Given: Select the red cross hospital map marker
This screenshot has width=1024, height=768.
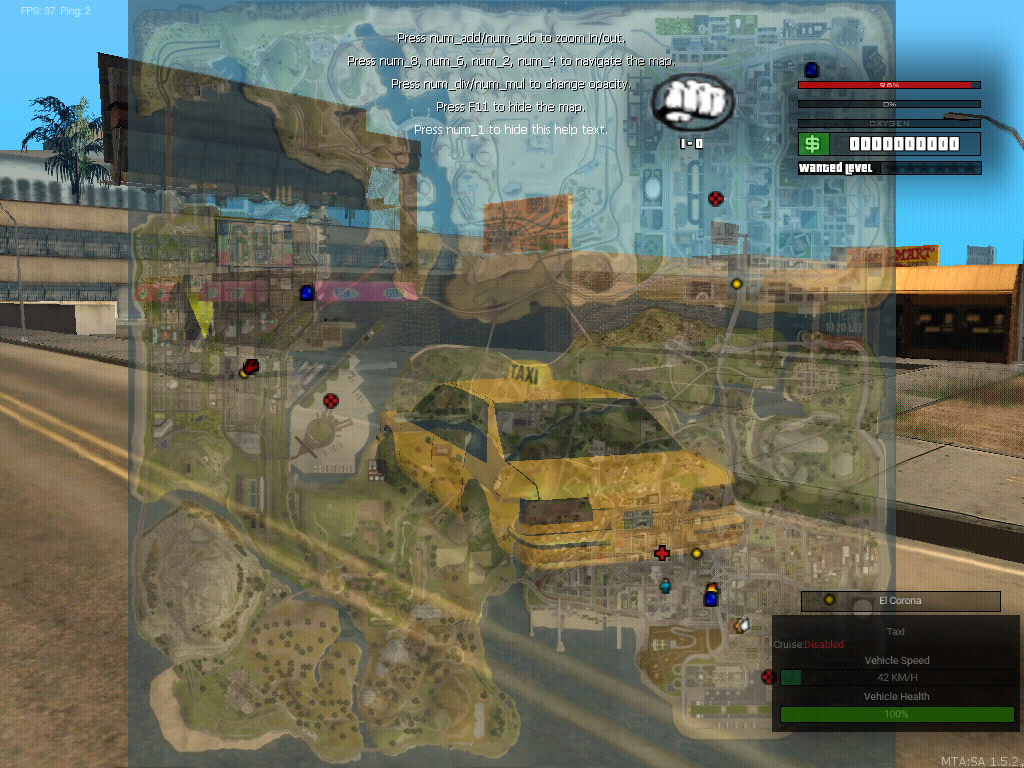Looking at the screenshot, I should click(x=661, y=553).
